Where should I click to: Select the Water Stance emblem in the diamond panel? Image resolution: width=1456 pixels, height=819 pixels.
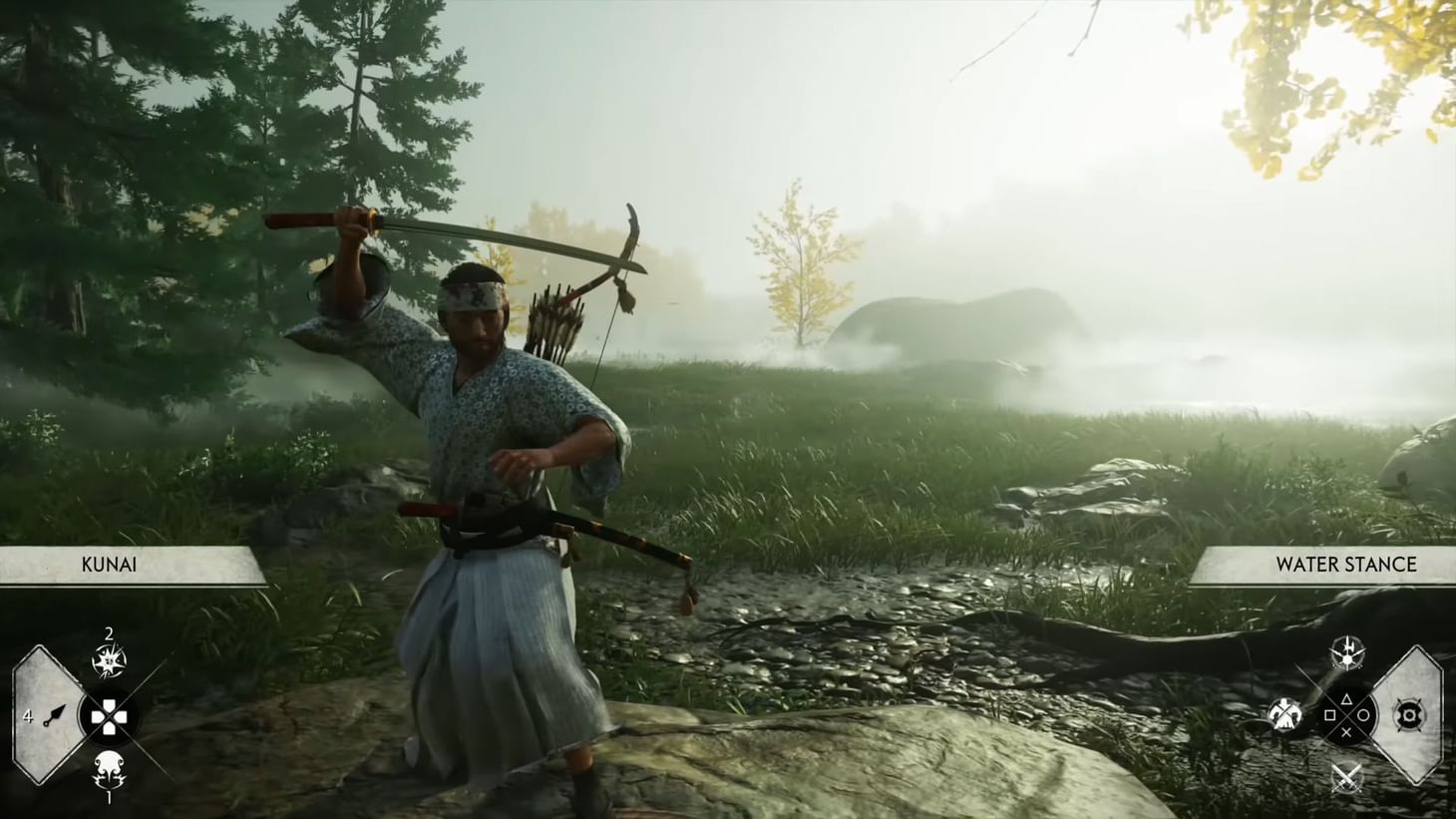coord(1411,715)
